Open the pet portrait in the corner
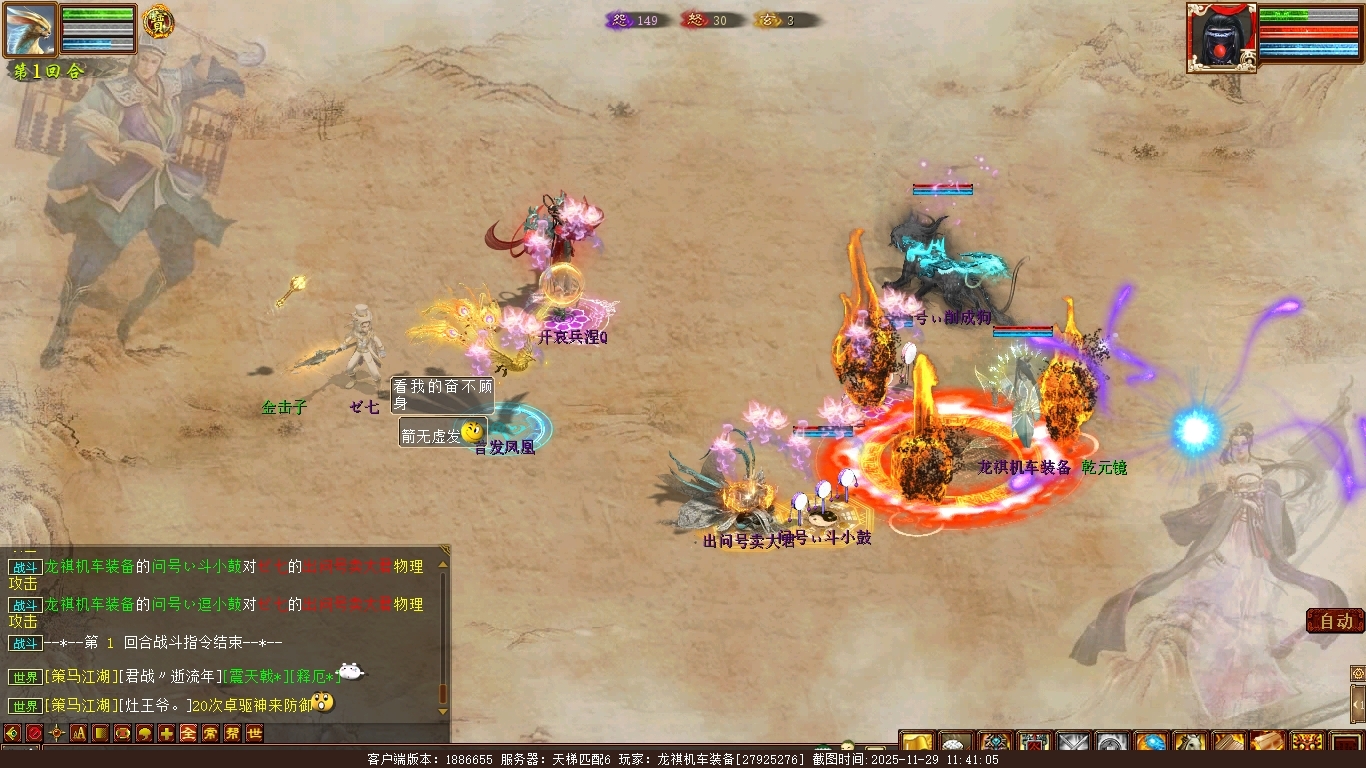This screenshot has height=768, width=1366. coord(31,30)
